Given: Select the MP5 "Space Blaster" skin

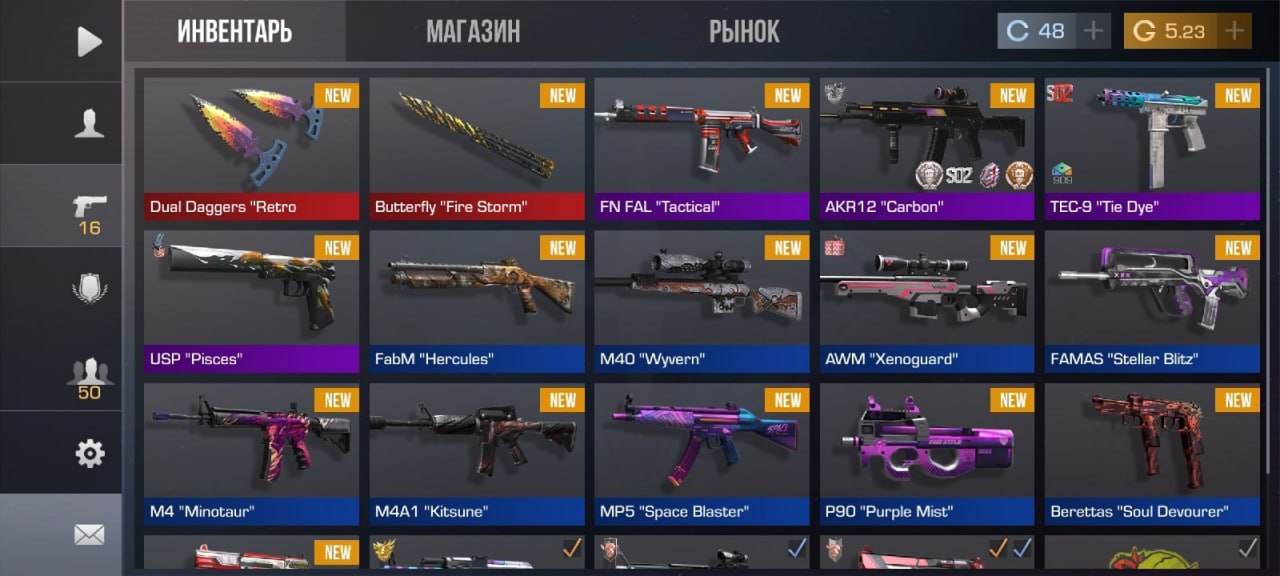Looking at the screenshot, I should (x=702, y=454).
